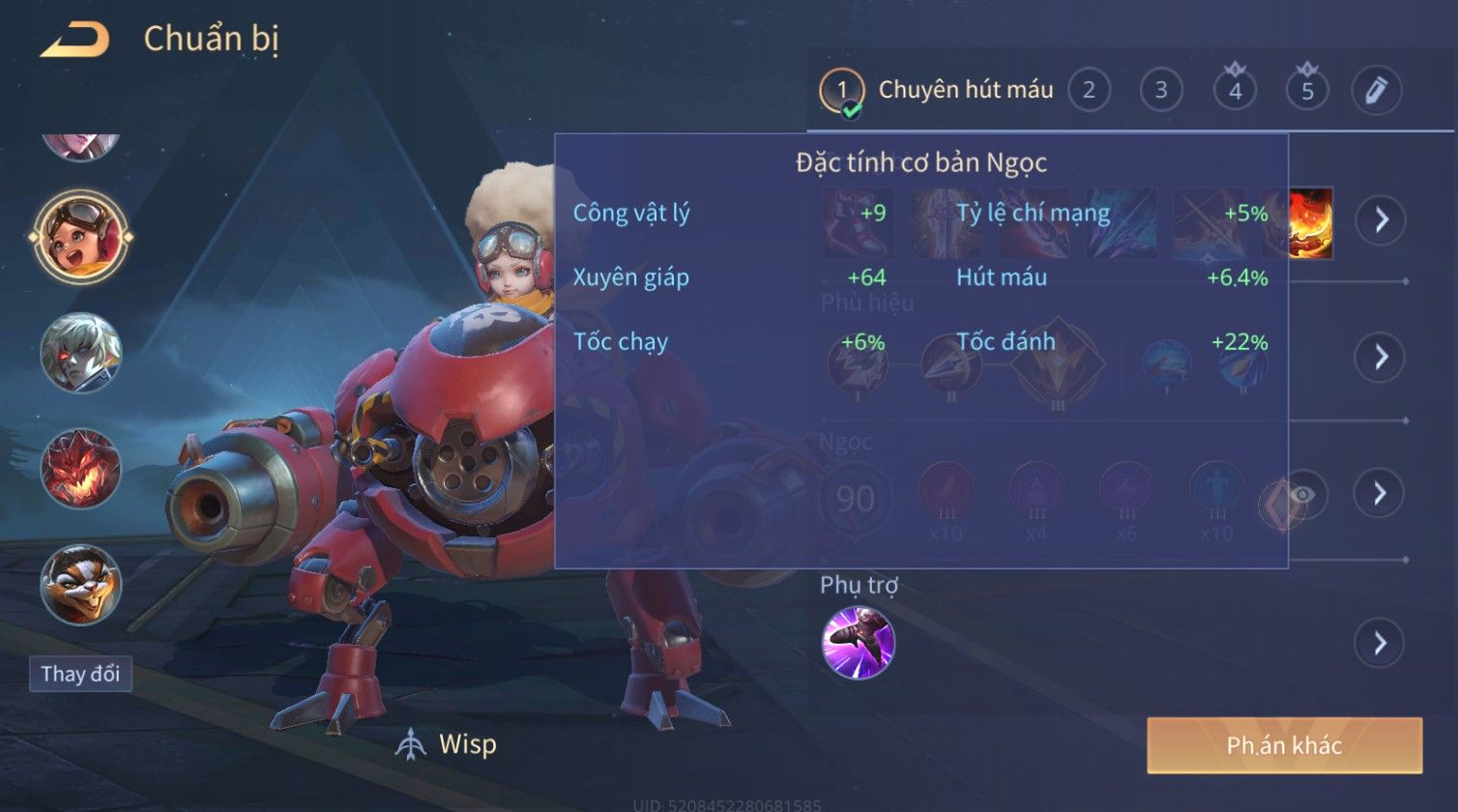
Task: Expand the equipment items row arrow
Action: click(1380, 220)
